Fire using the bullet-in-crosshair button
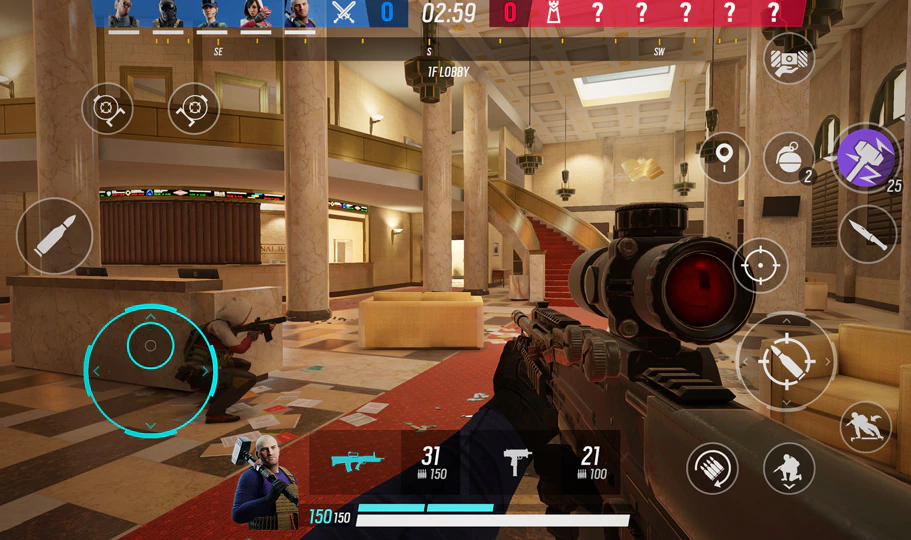911x540 pixels. (x=786, y=362)
